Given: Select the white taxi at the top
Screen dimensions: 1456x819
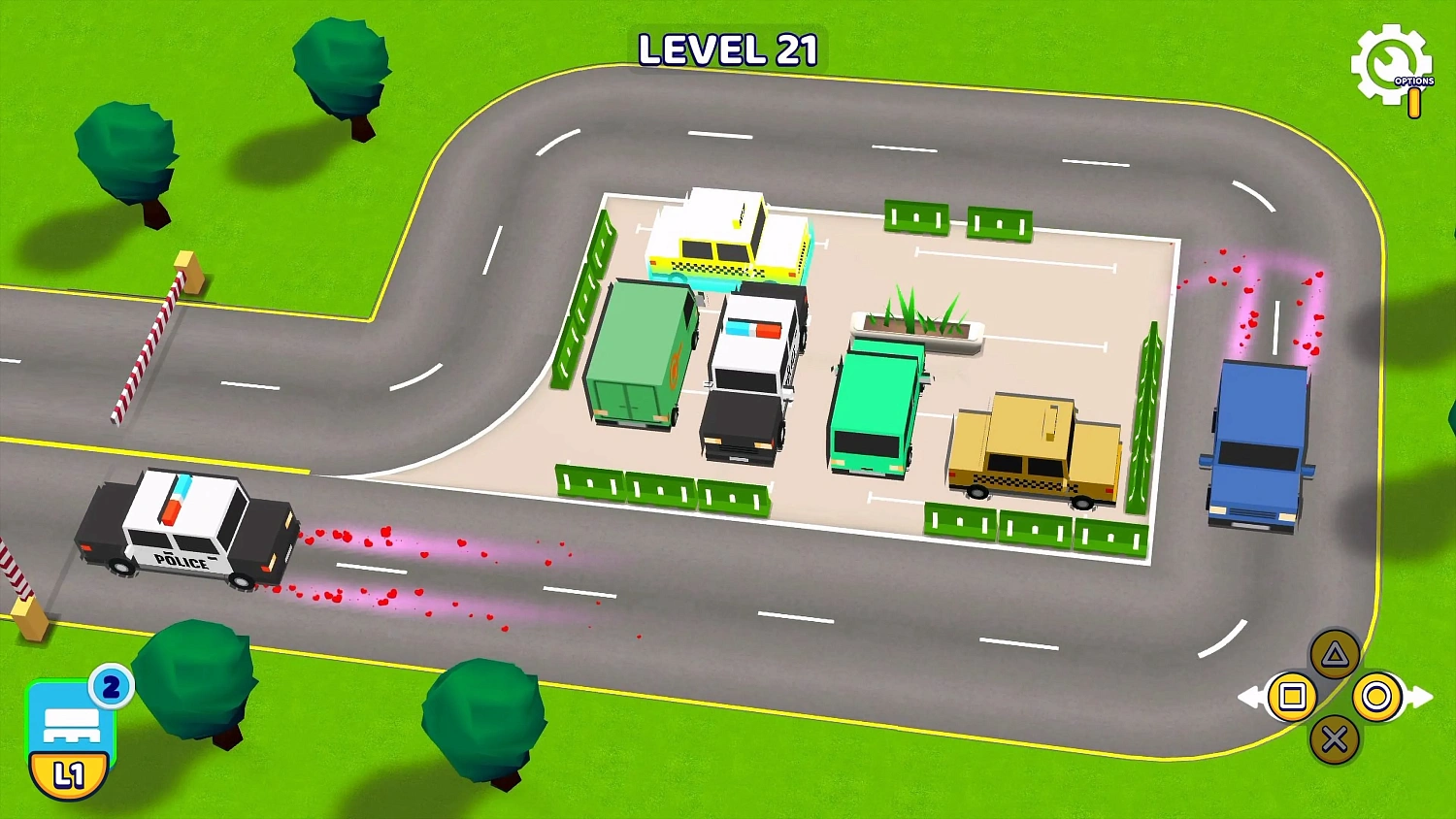Looking at the screenshot, I should pos(728,238).
